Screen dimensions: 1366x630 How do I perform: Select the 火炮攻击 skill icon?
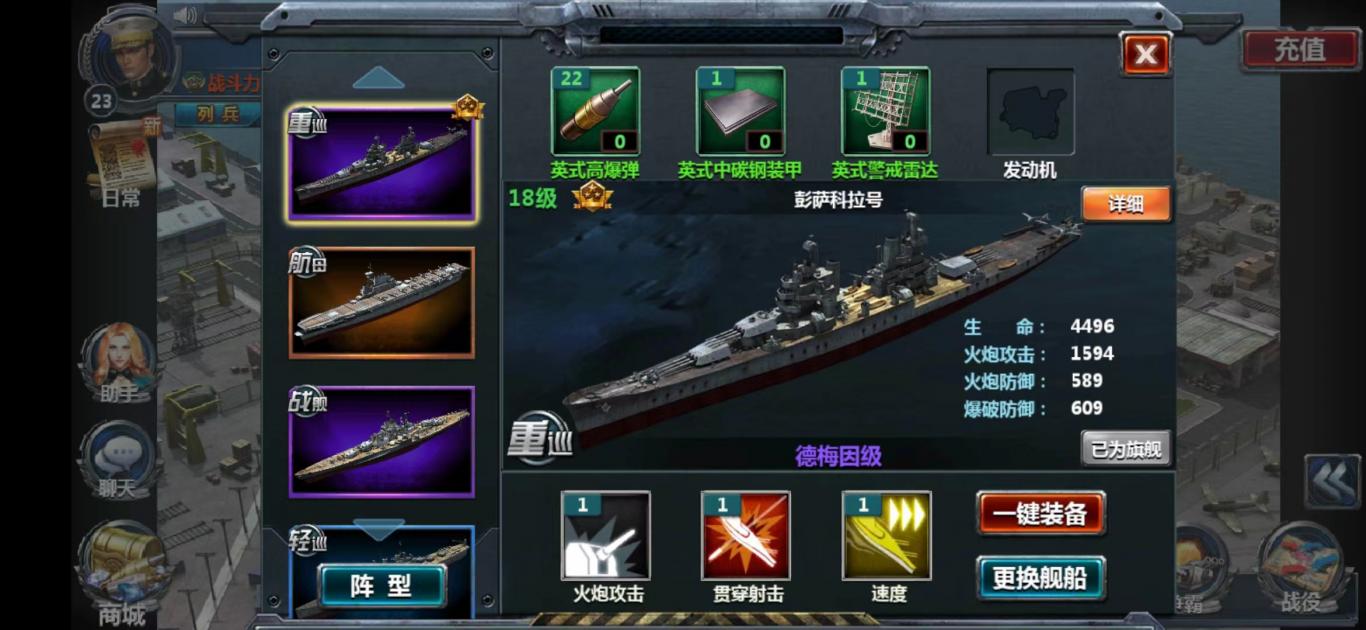(x=606, y=536)
